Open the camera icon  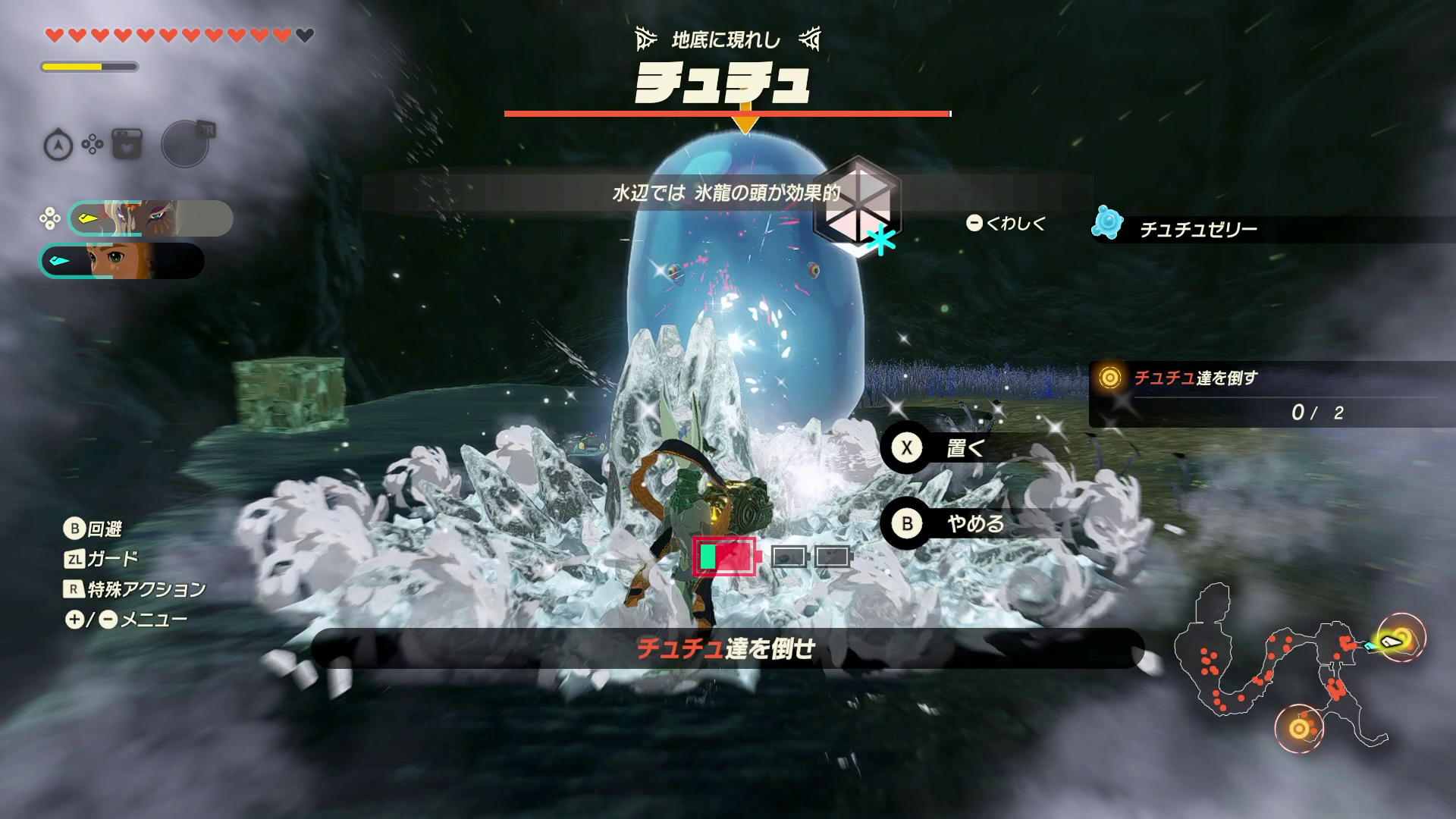pyautogui.click(x=127, y=144)
